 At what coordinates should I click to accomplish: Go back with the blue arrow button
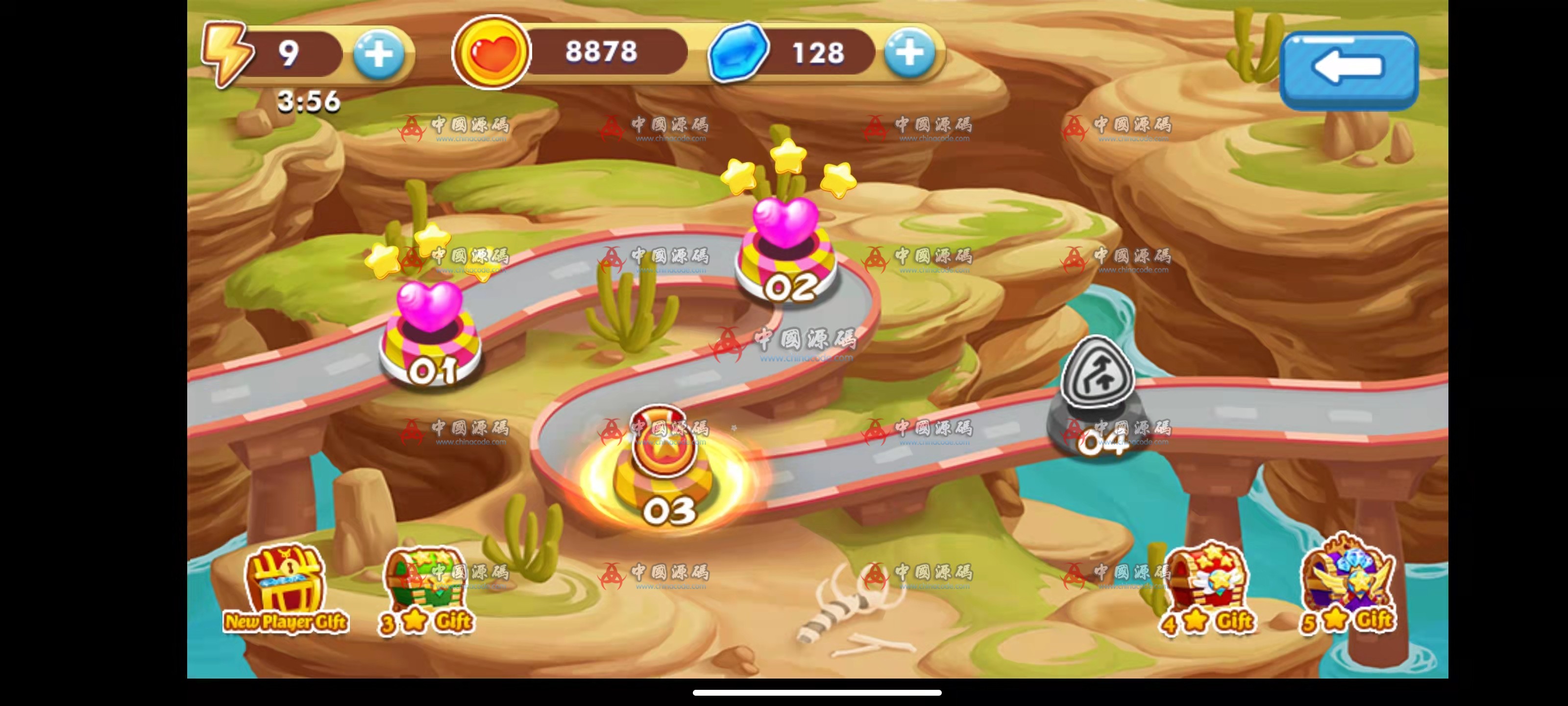pyautogui.click(x=1348, y=69)
